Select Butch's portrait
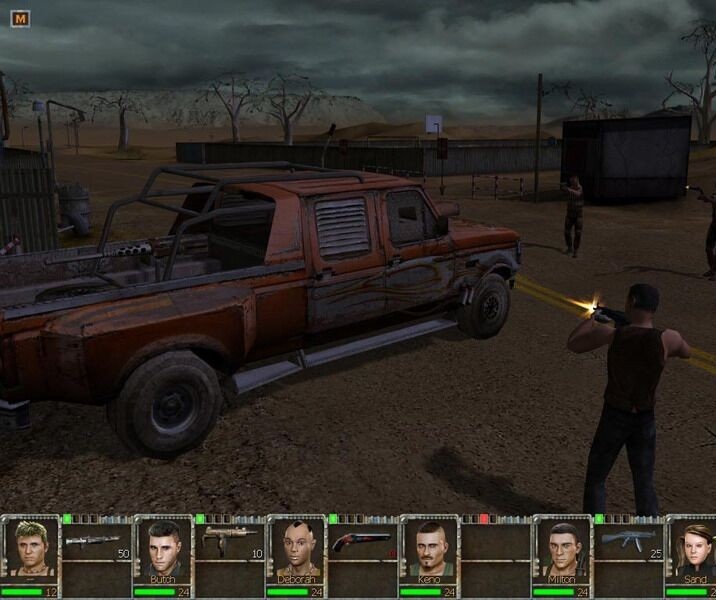This screenshot has height=600, width=716. (x=163, y=548)
